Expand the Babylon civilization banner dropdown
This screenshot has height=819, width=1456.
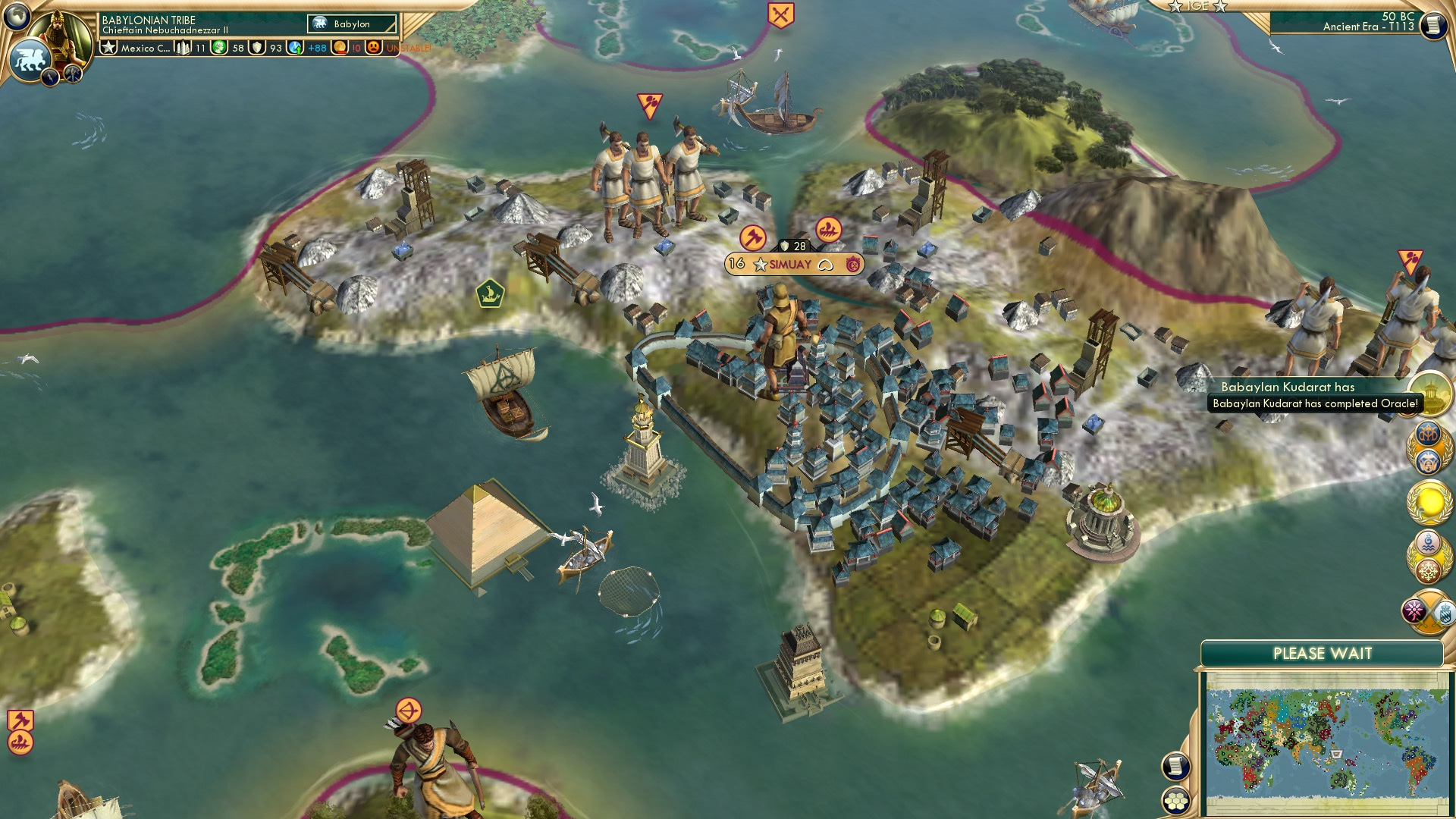coord(350,24)
